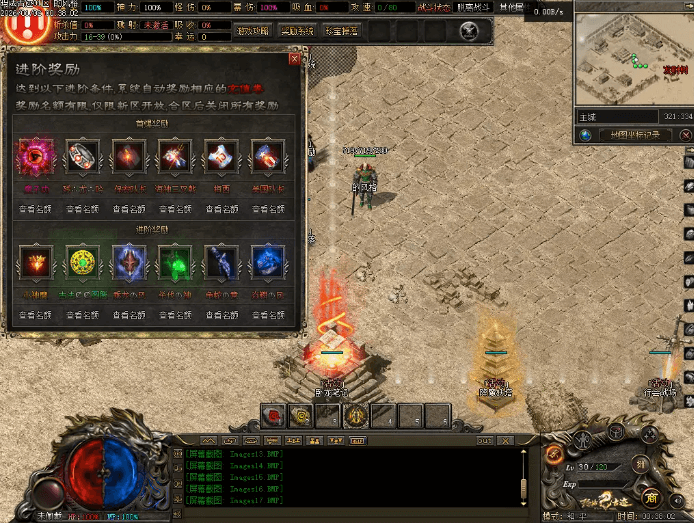Open the 奖励系统 reward system button
The width and height of the screenshot is (694, 523).
click(x=296, y=31)
